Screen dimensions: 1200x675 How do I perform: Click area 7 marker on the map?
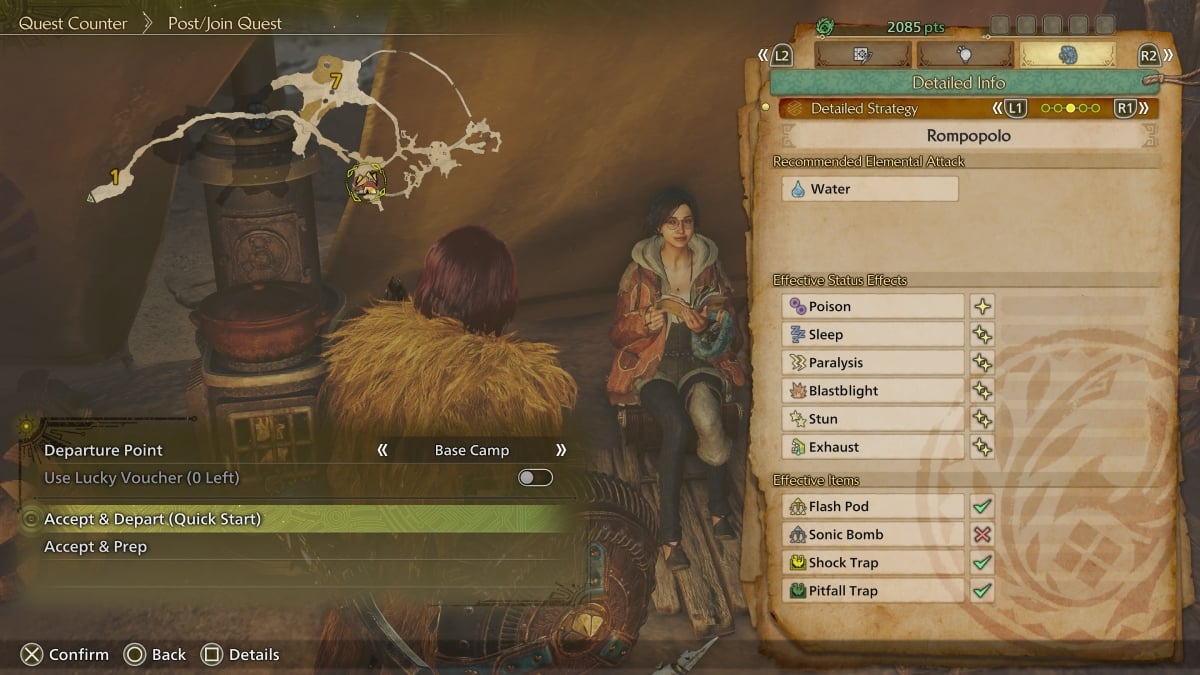point(336,80)
